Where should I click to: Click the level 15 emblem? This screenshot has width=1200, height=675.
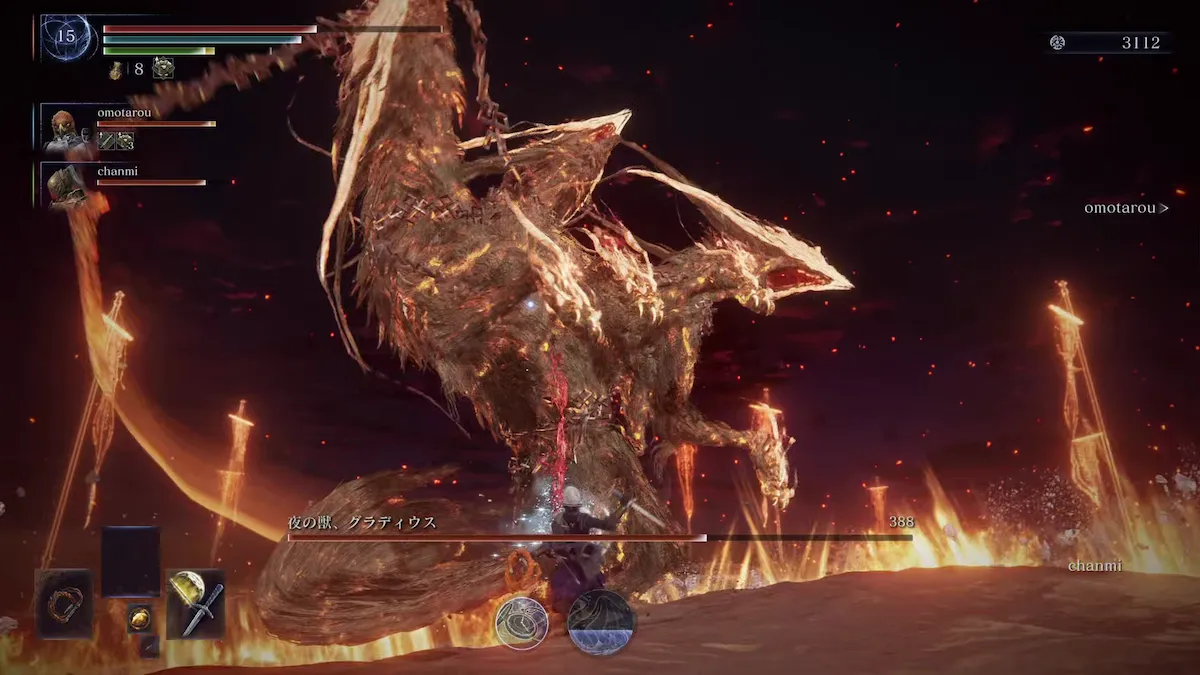66,37
